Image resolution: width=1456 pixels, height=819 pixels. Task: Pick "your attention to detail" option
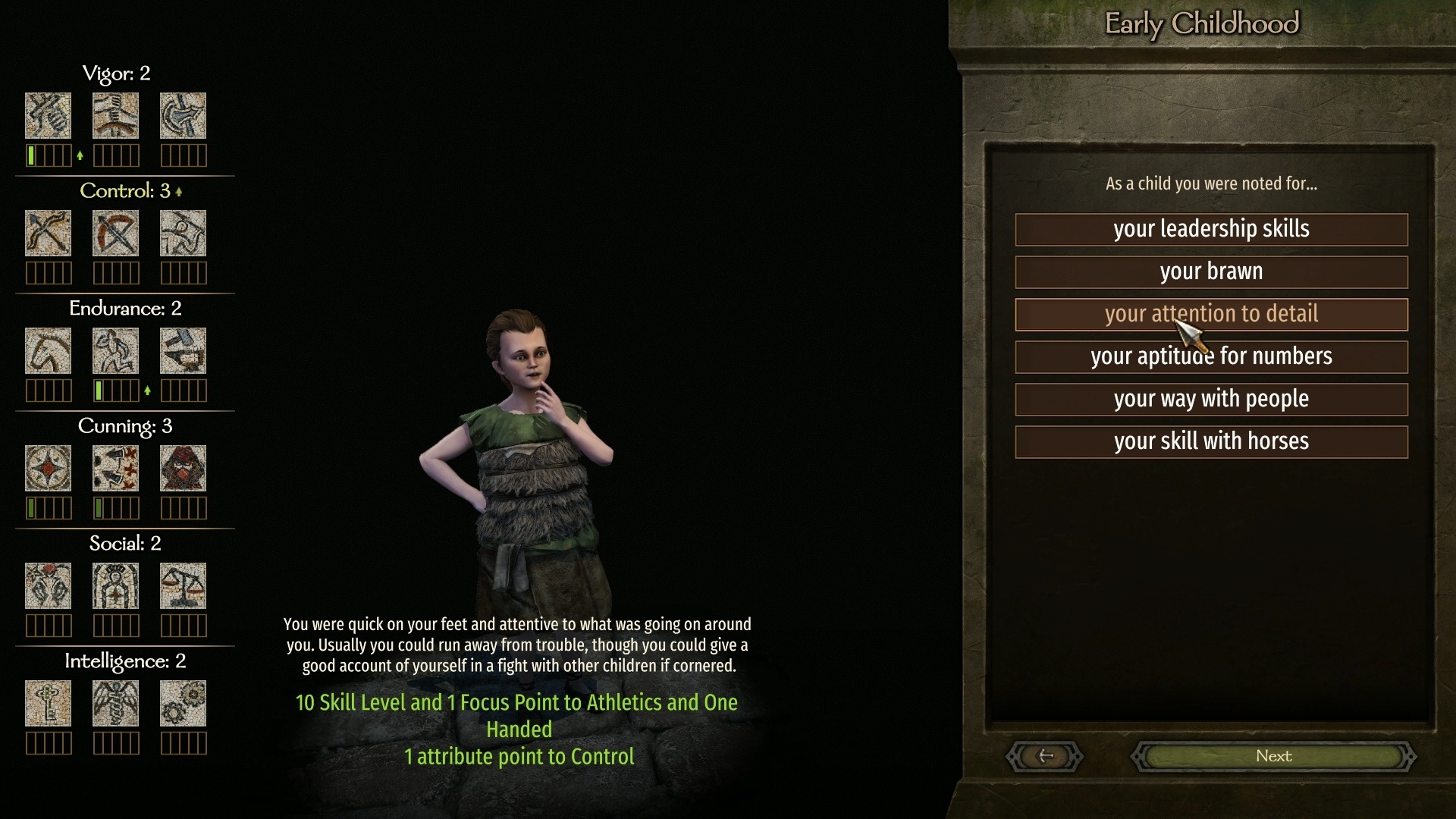(1211, 315)
